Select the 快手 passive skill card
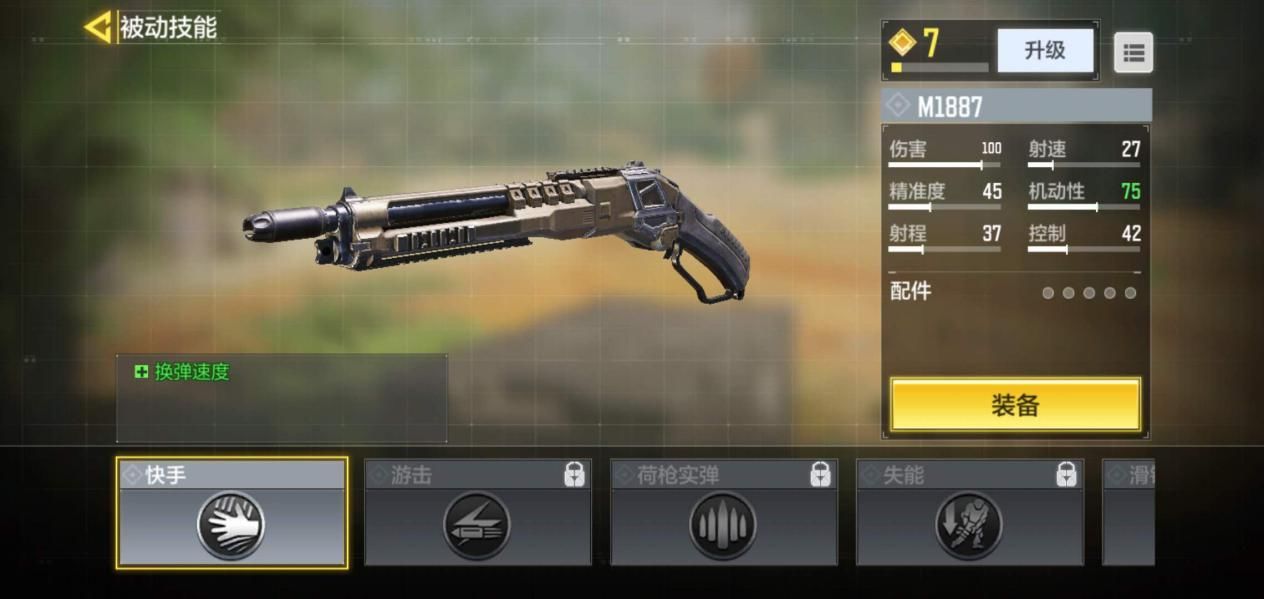The image size is (1264, 599). point(232,513)
